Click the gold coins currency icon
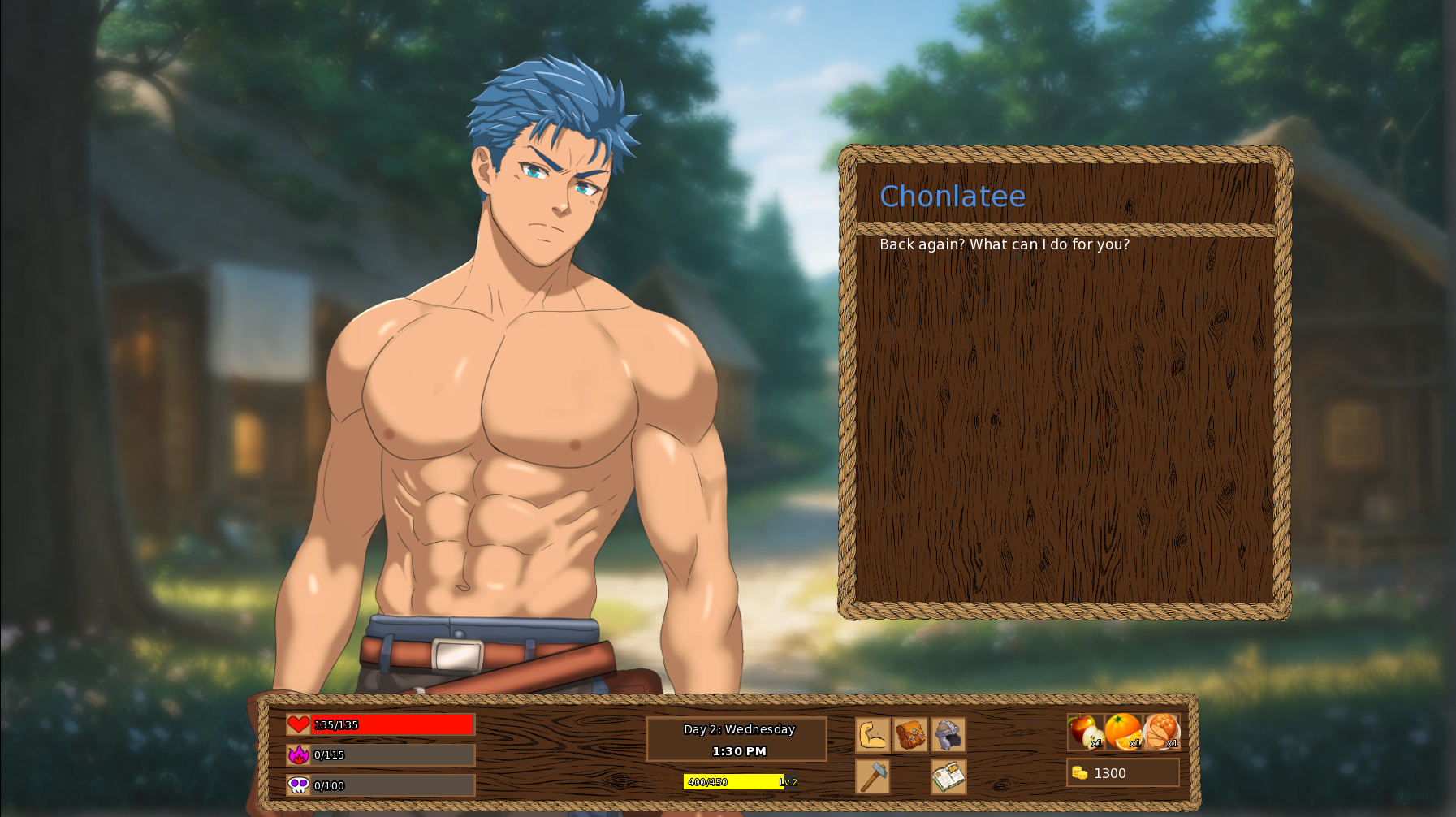The width and height of the screenshot is (1456, 817). 1080,772
